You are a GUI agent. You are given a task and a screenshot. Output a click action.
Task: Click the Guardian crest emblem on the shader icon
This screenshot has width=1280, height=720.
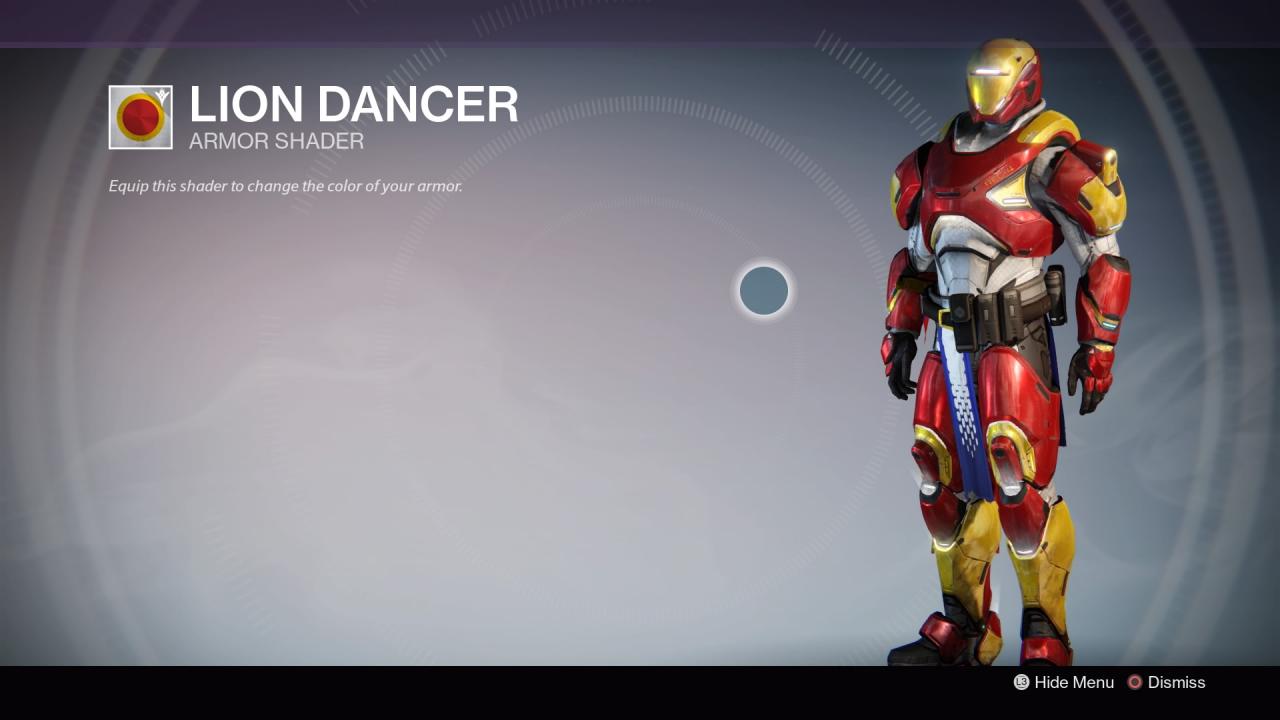pyautogui.click(x=162, y=95)
